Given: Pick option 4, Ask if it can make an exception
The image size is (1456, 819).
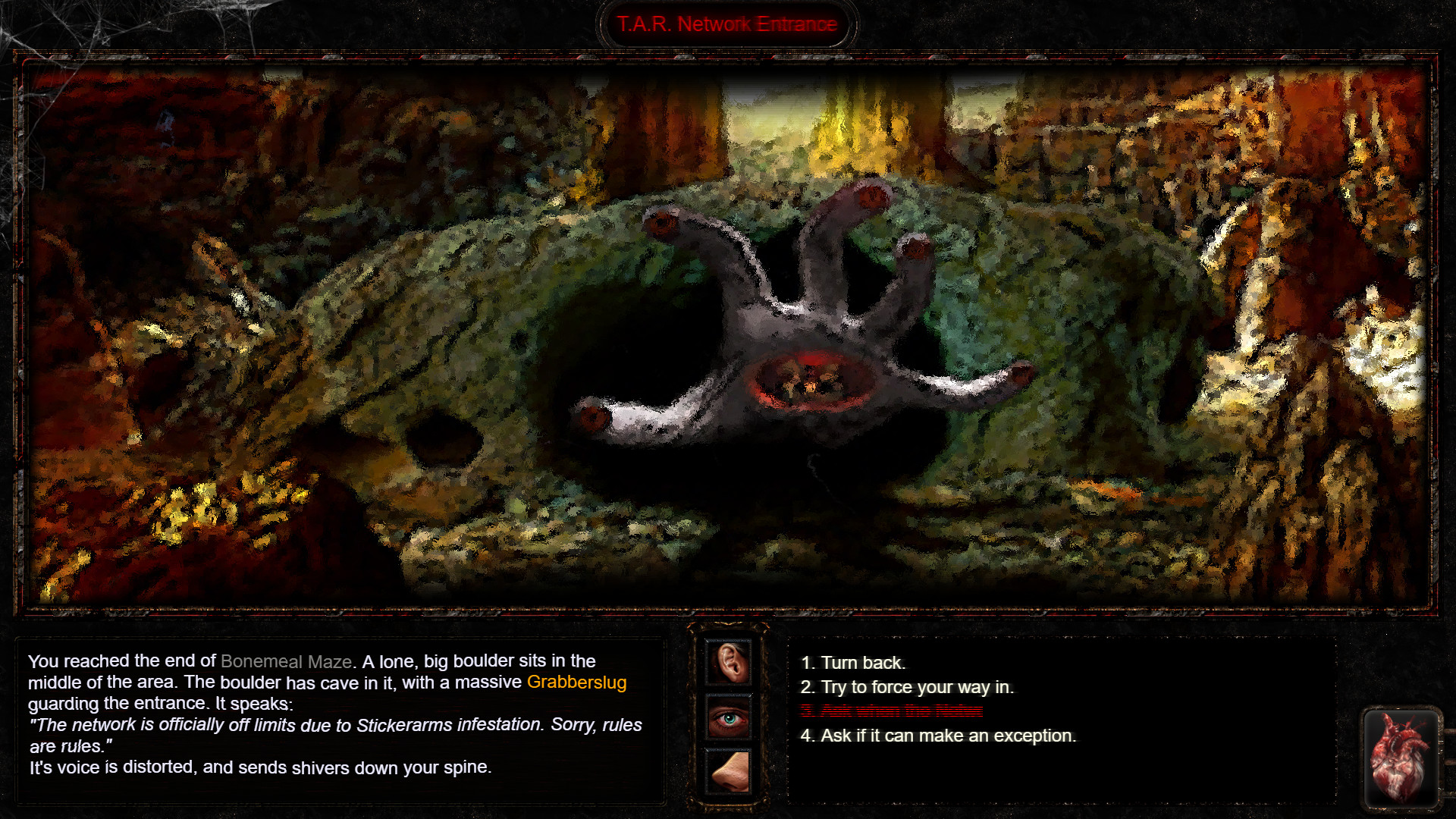Looking at the screenshot, I should [x=938, y=735].
